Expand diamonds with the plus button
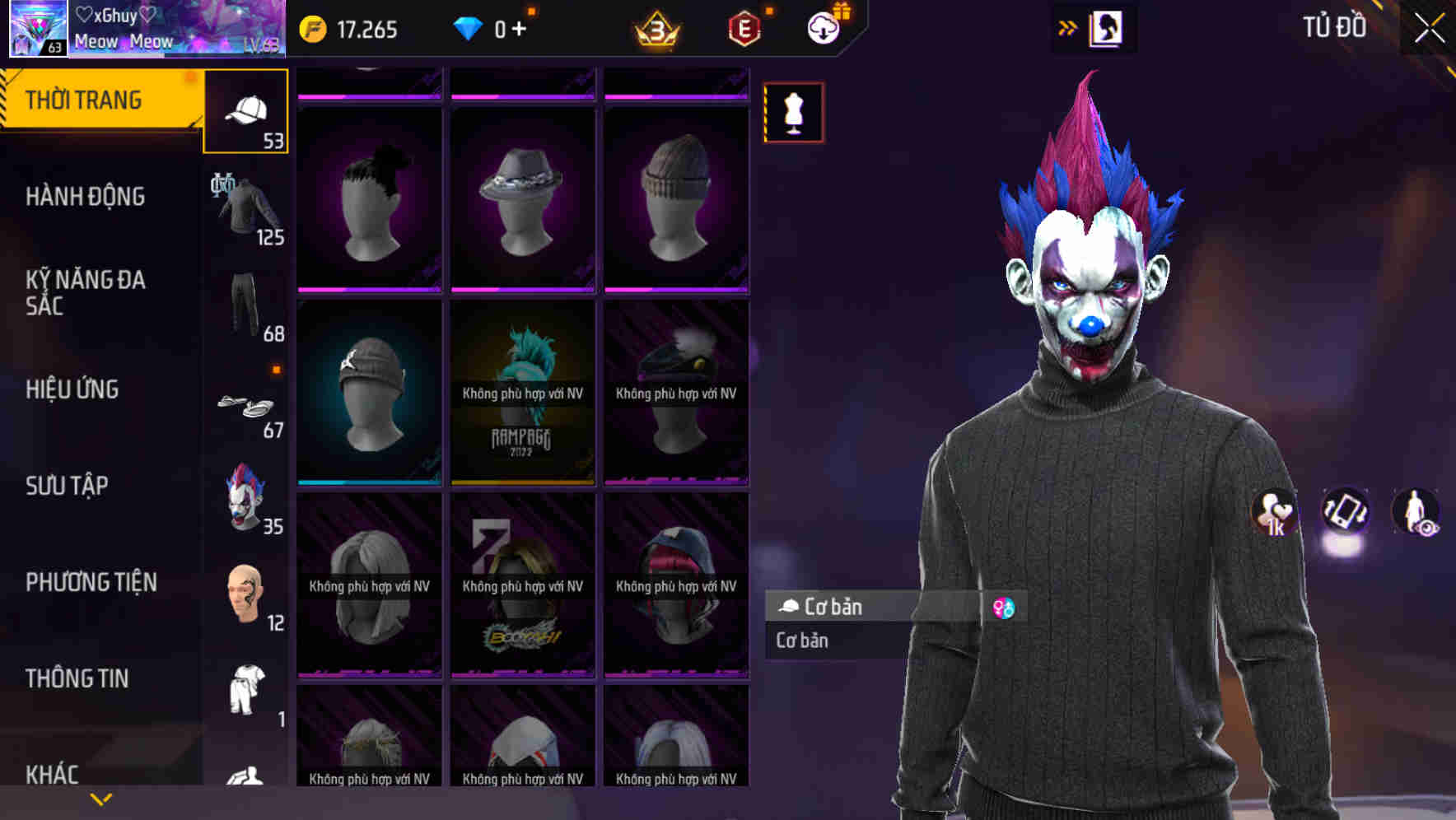Image resolution: width=1456 pixels, height=820 pixels. coord(519,28)
